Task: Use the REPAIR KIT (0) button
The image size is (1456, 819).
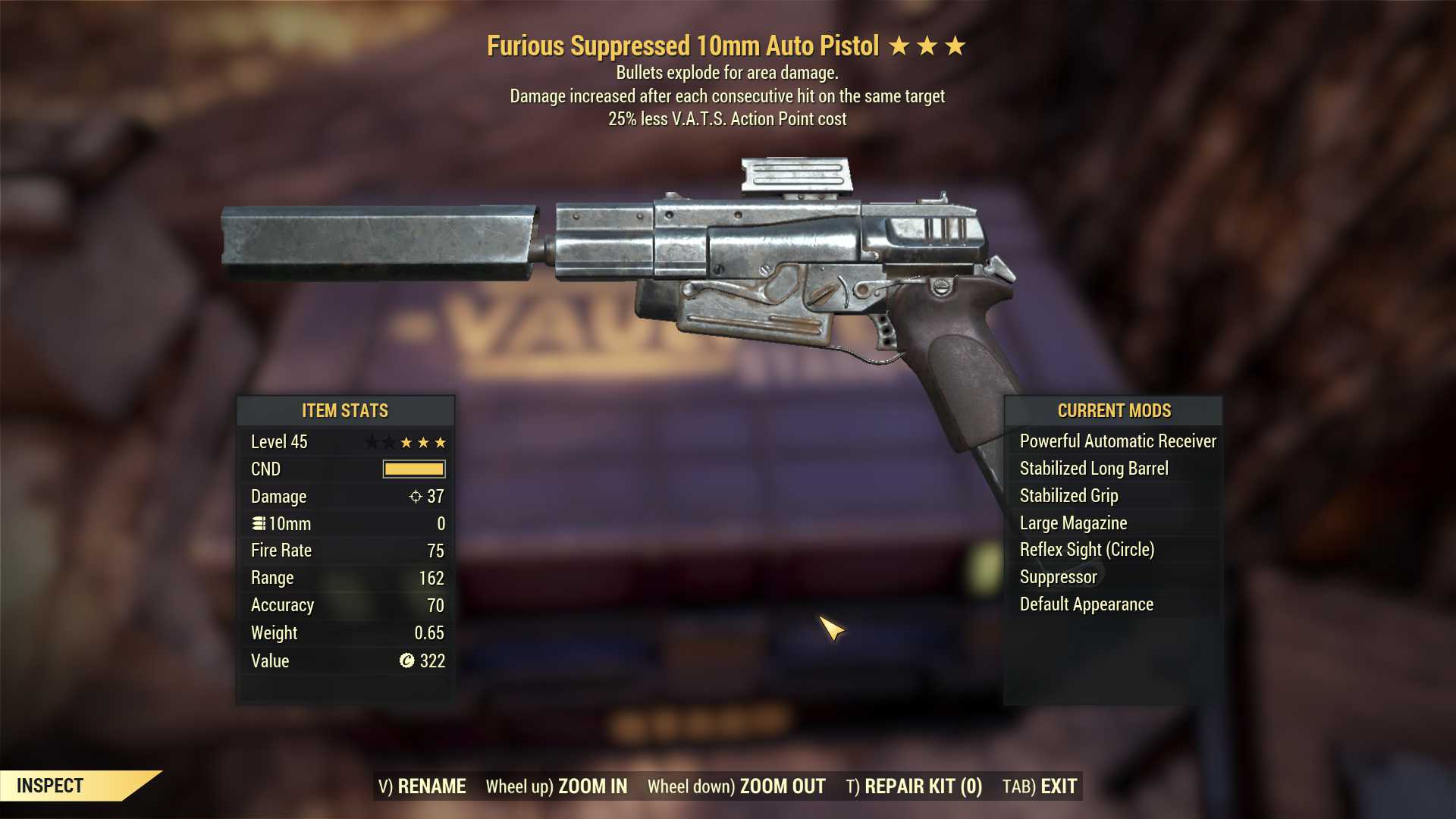Action: (914, 786)
